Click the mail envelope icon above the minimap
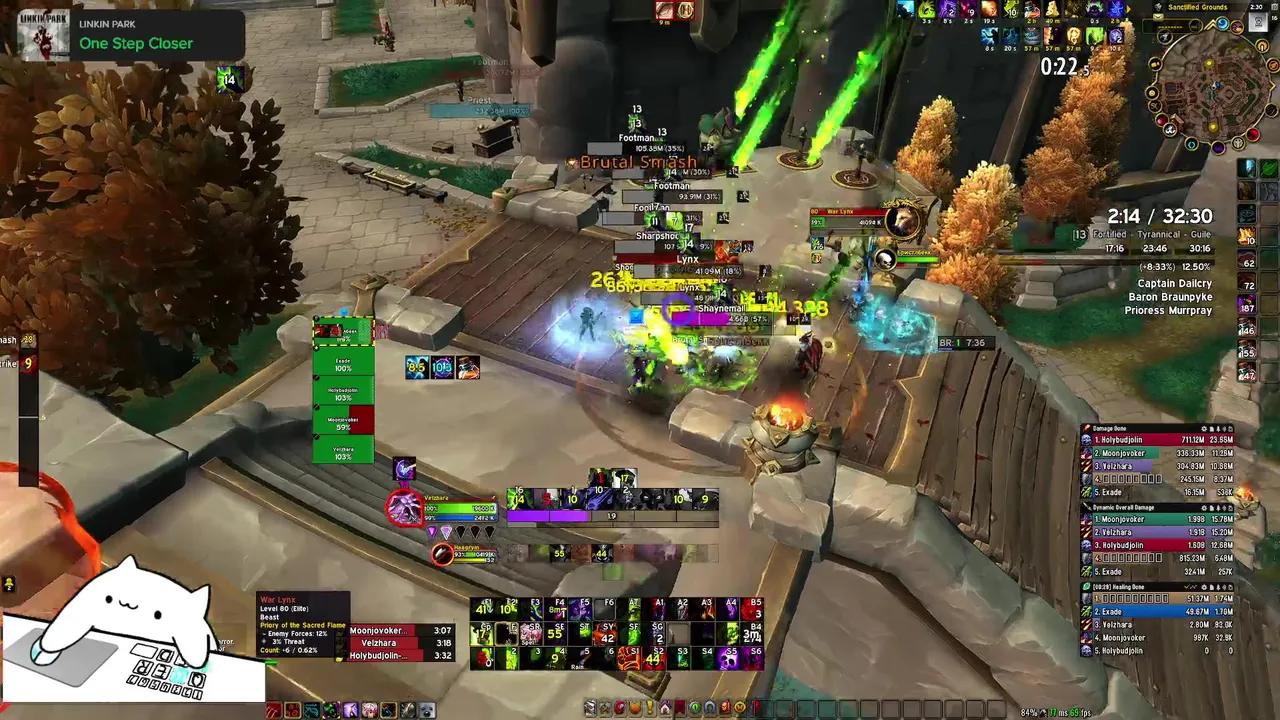This screenshot has width=1280, height=720. (1158, 16)
